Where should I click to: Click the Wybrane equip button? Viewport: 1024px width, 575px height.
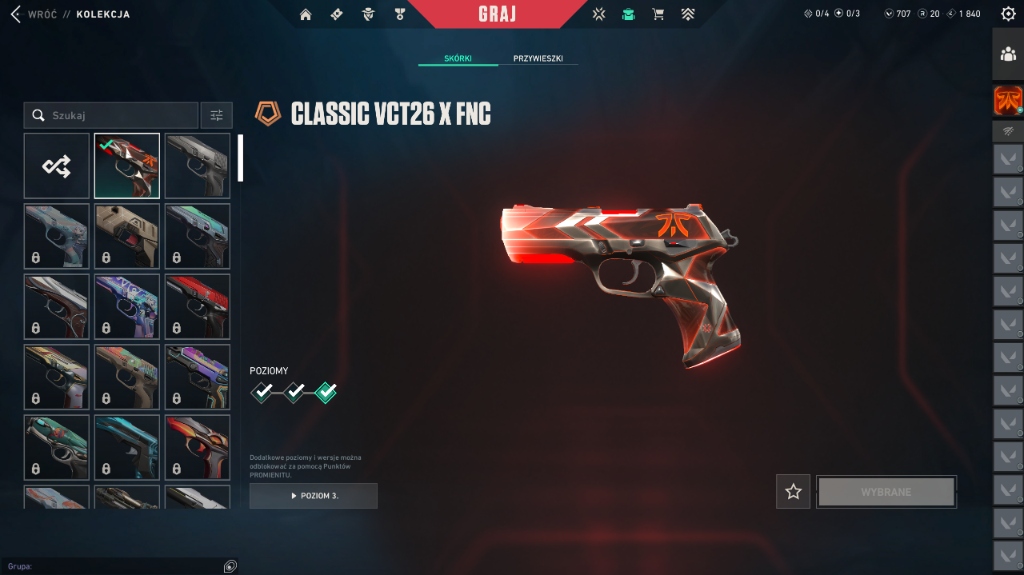pyautogui.click(x=887, y=492)
